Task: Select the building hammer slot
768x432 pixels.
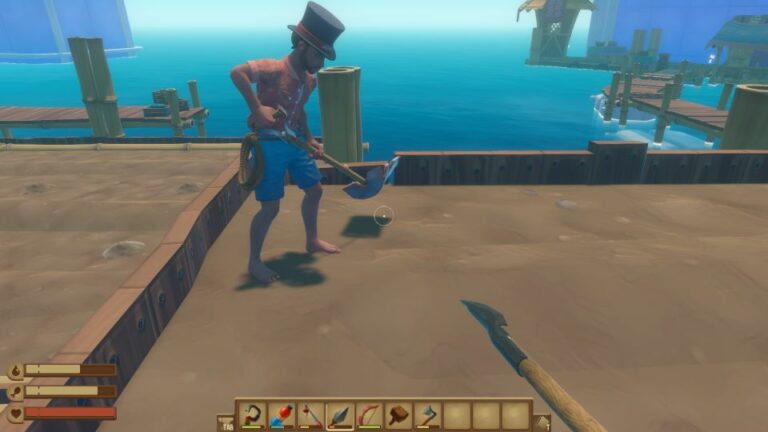Action: tap(399, 415)
